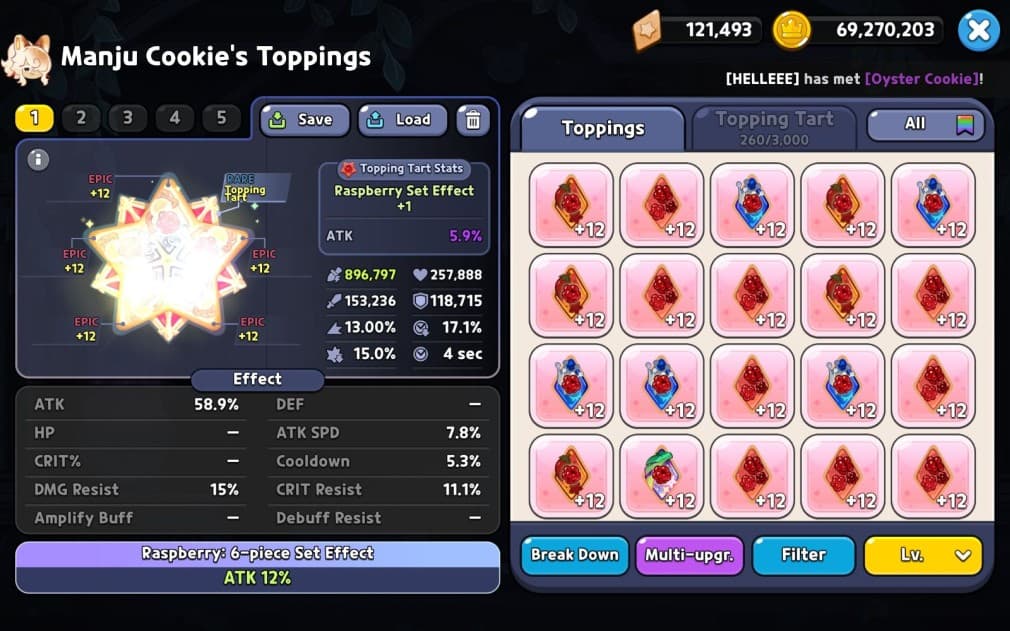Viewport: 1010px width, 631px height.
Task: Change the Lv. sort order dropdown
Action: tap(923, 555)
